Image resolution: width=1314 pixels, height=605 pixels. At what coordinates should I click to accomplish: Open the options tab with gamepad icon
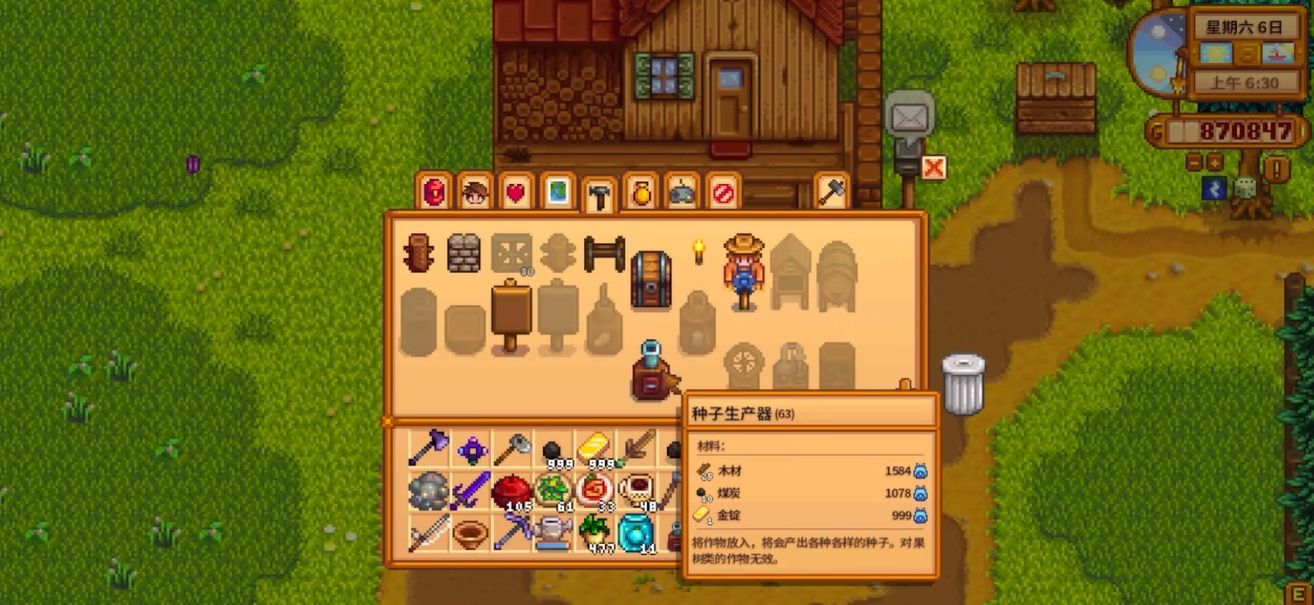click(682, 192)
